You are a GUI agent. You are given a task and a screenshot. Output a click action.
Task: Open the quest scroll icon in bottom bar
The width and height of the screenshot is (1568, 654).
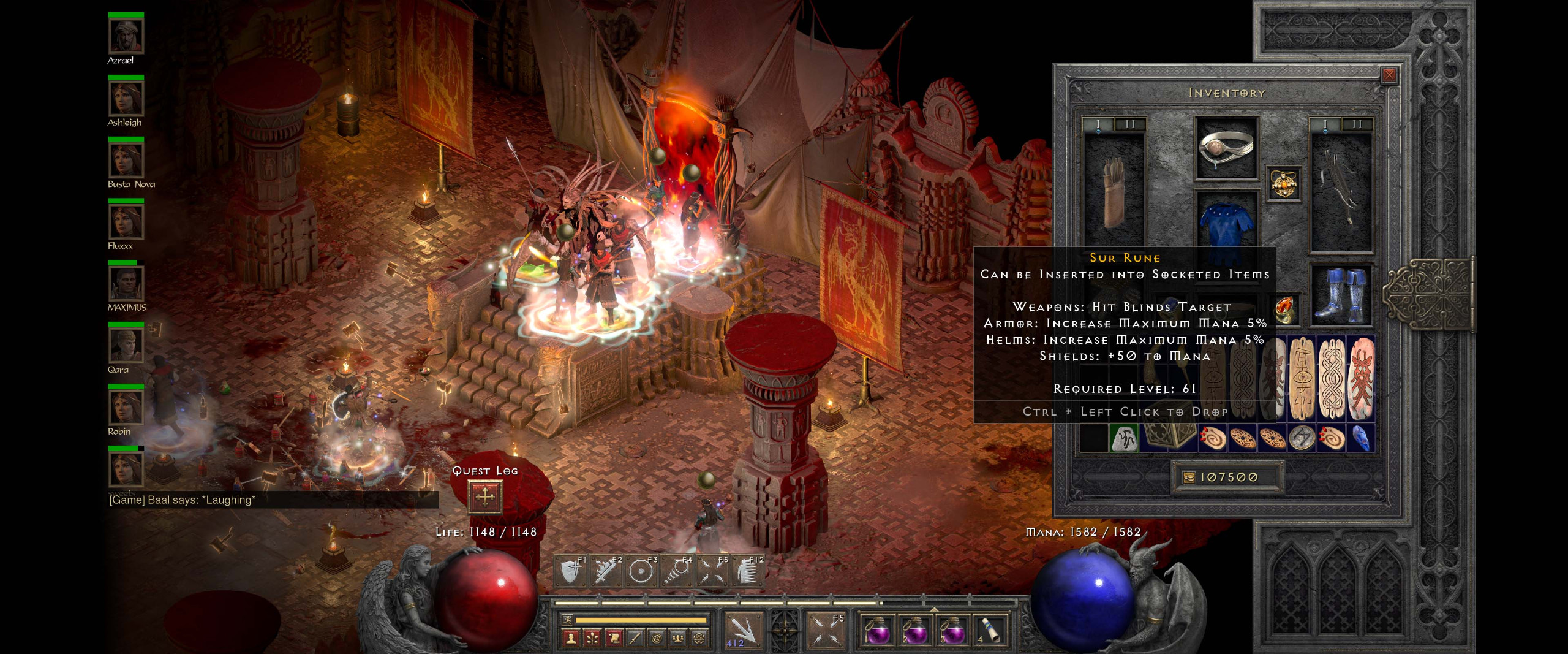coord(614,640)
